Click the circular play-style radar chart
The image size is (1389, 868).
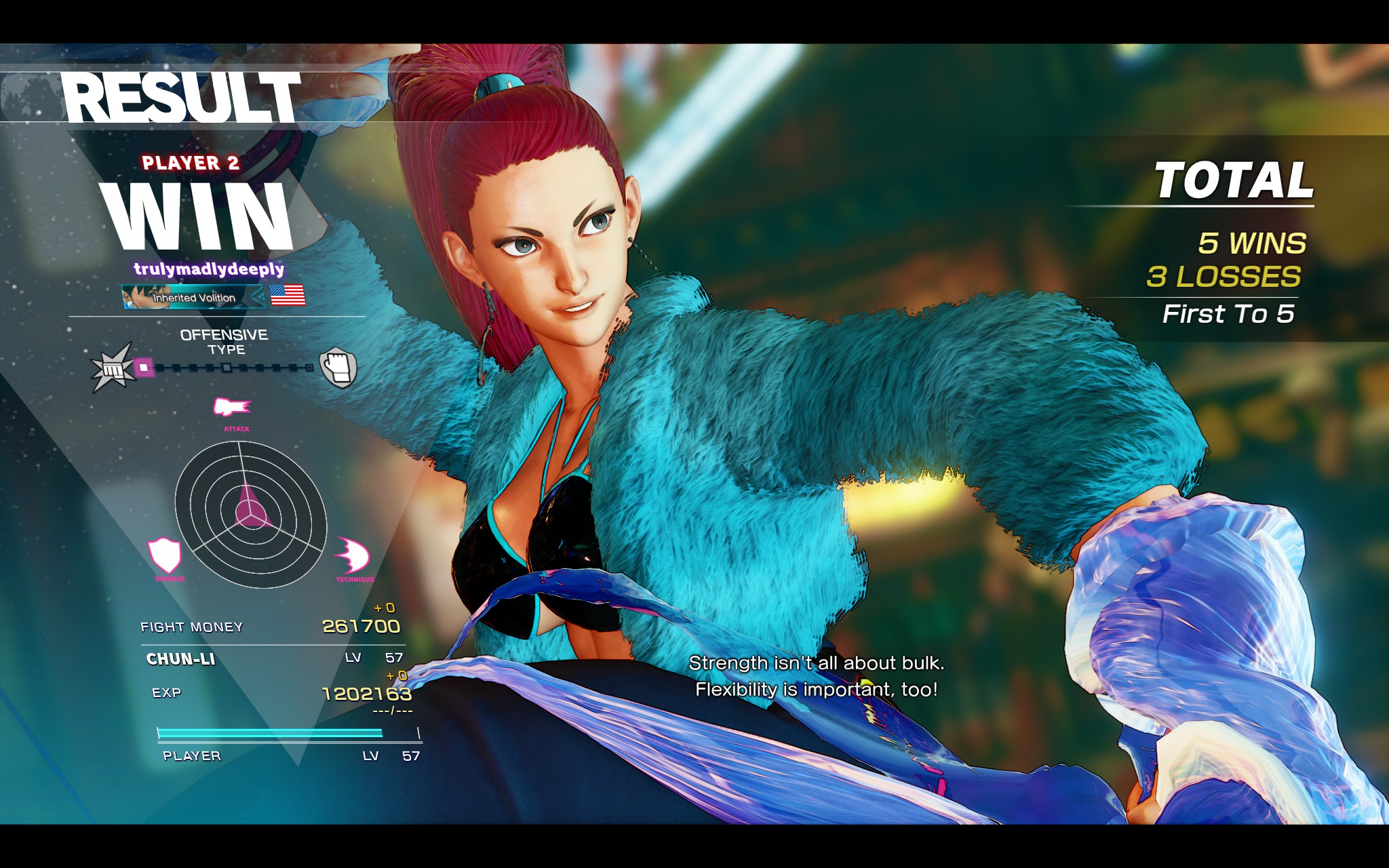click(250, 514)
